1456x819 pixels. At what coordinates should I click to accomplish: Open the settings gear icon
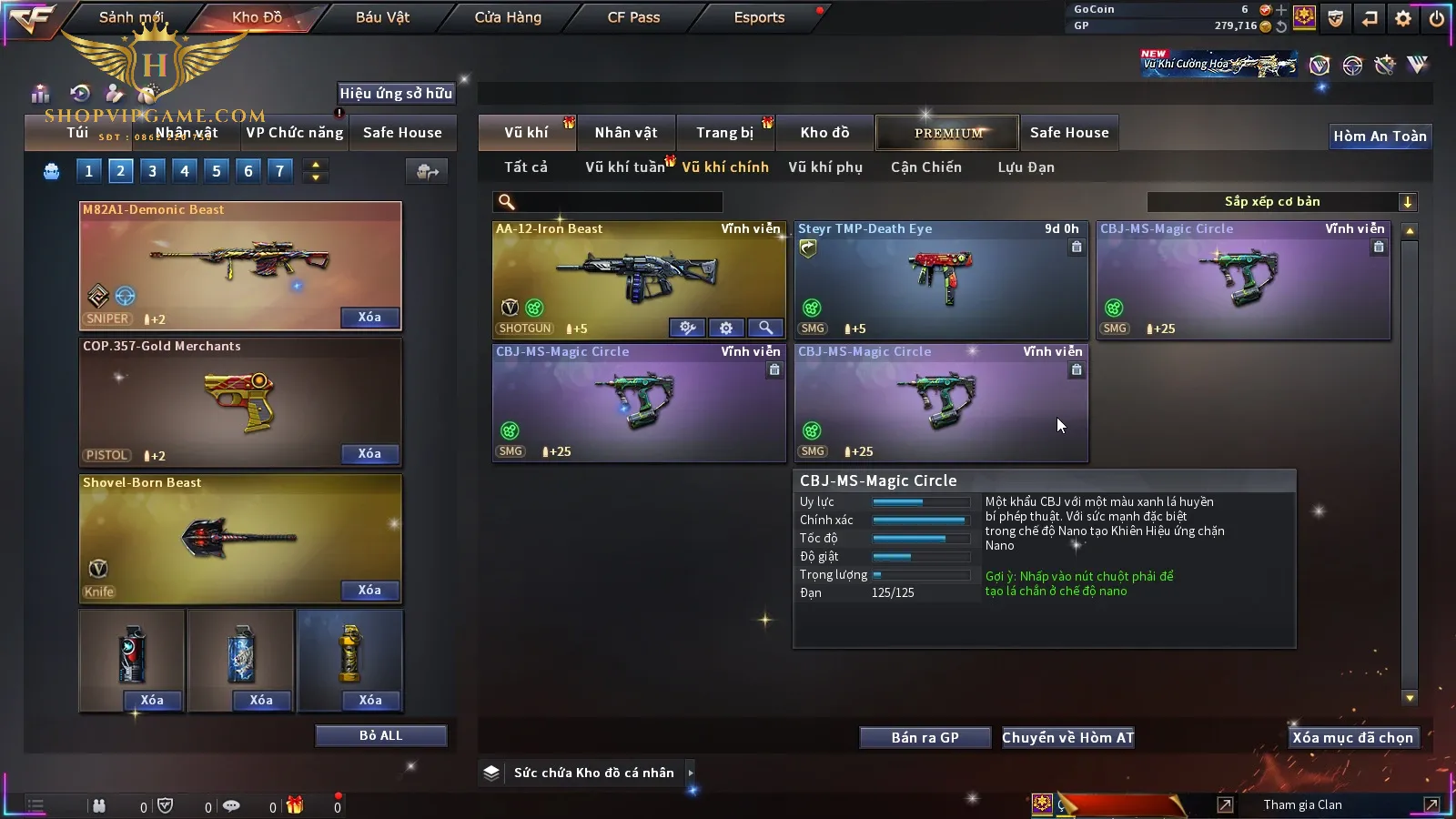(1403, 18)
